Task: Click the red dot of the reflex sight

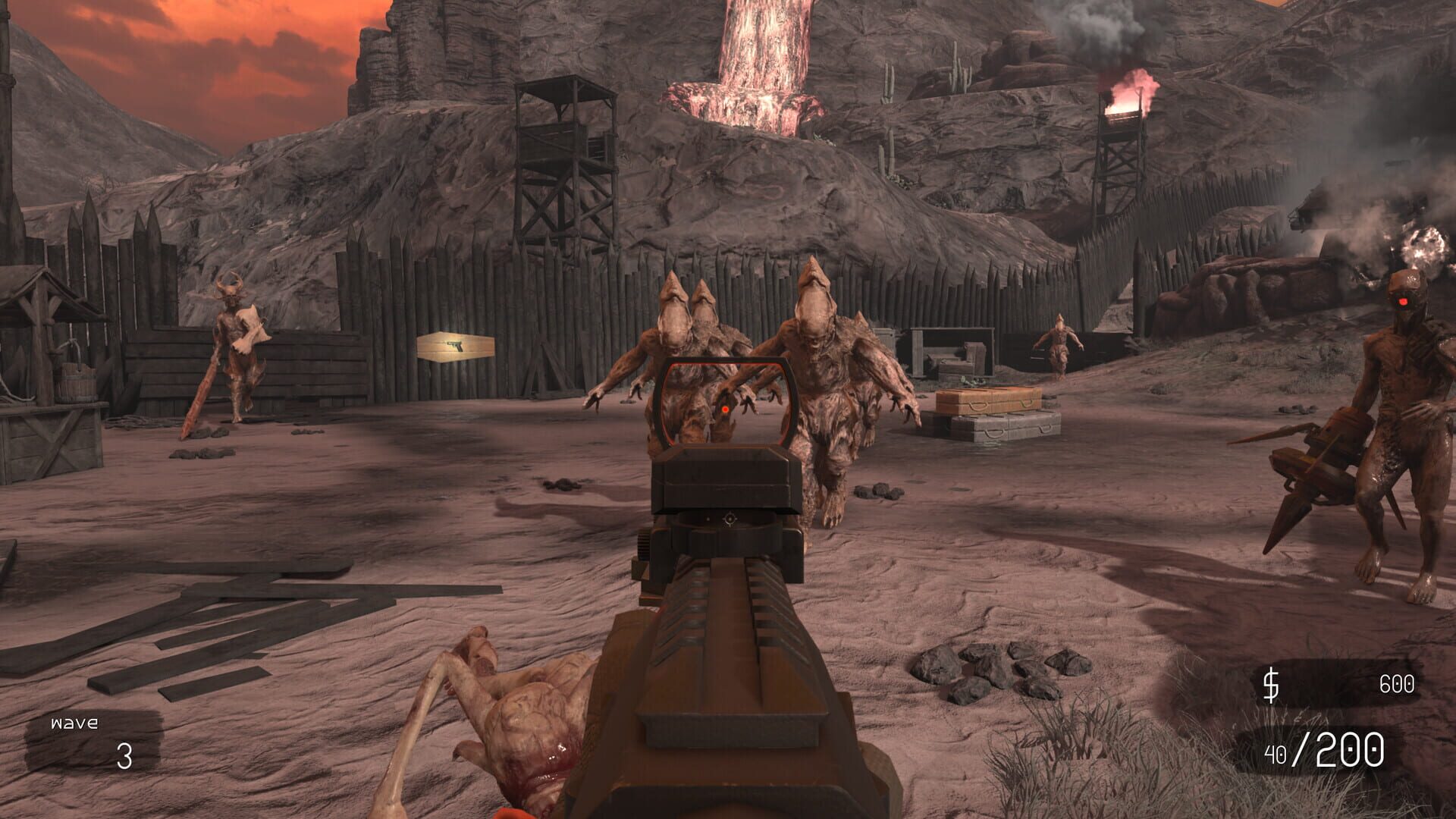Action: (726, 409)
